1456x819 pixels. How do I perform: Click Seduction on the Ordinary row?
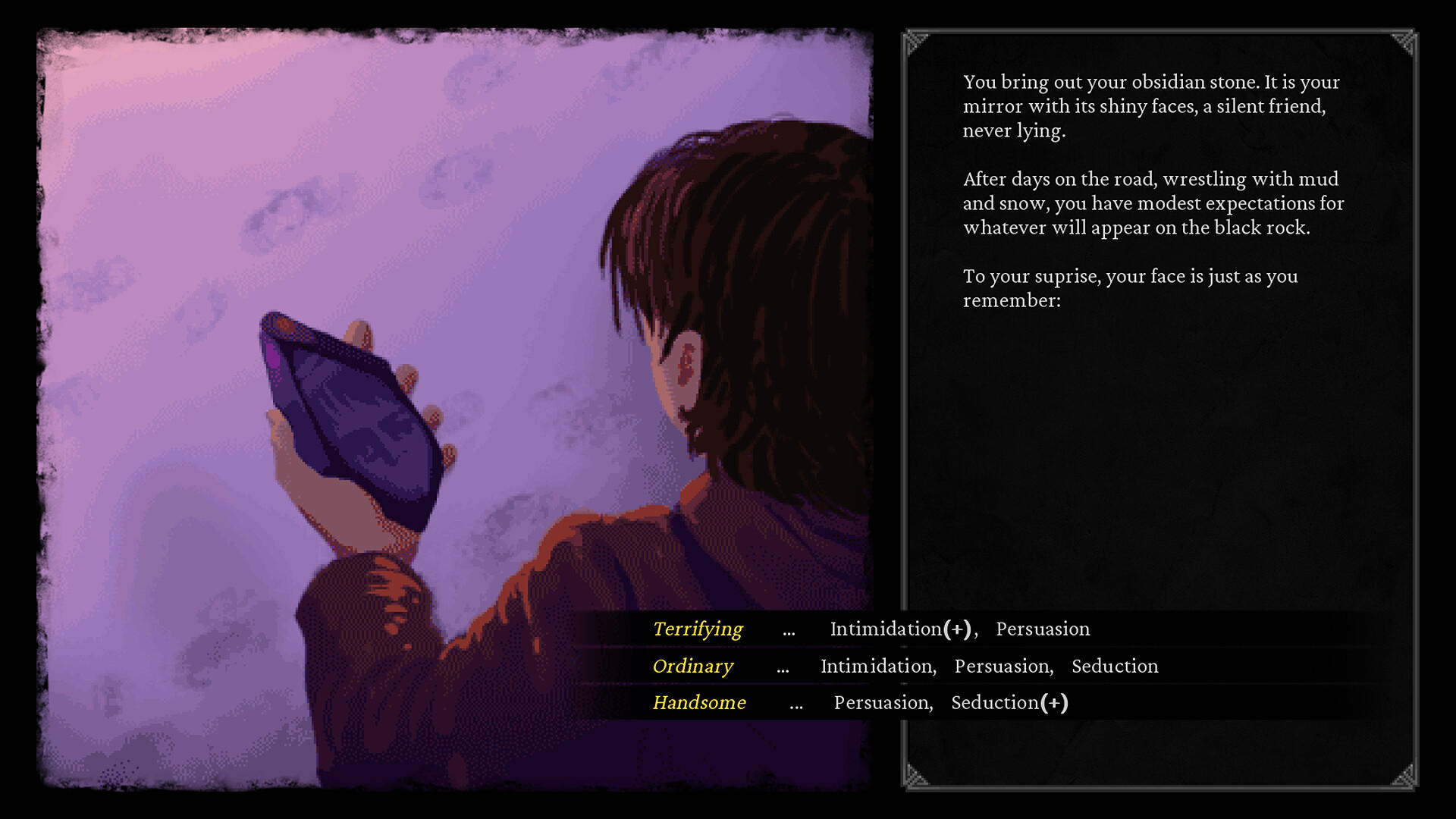(1115, 666)
